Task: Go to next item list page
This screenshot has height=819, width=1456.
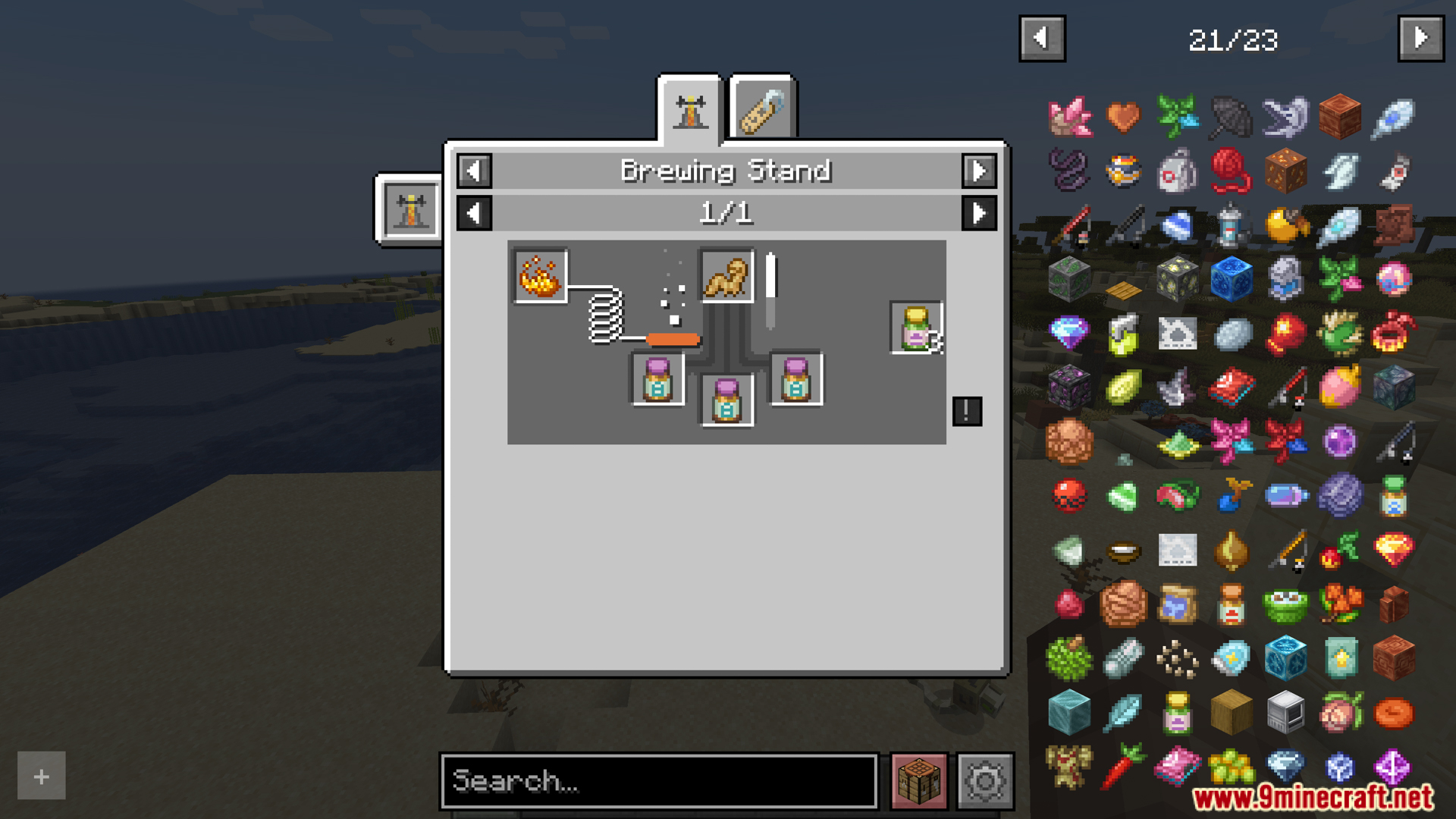Action: 1420,38
